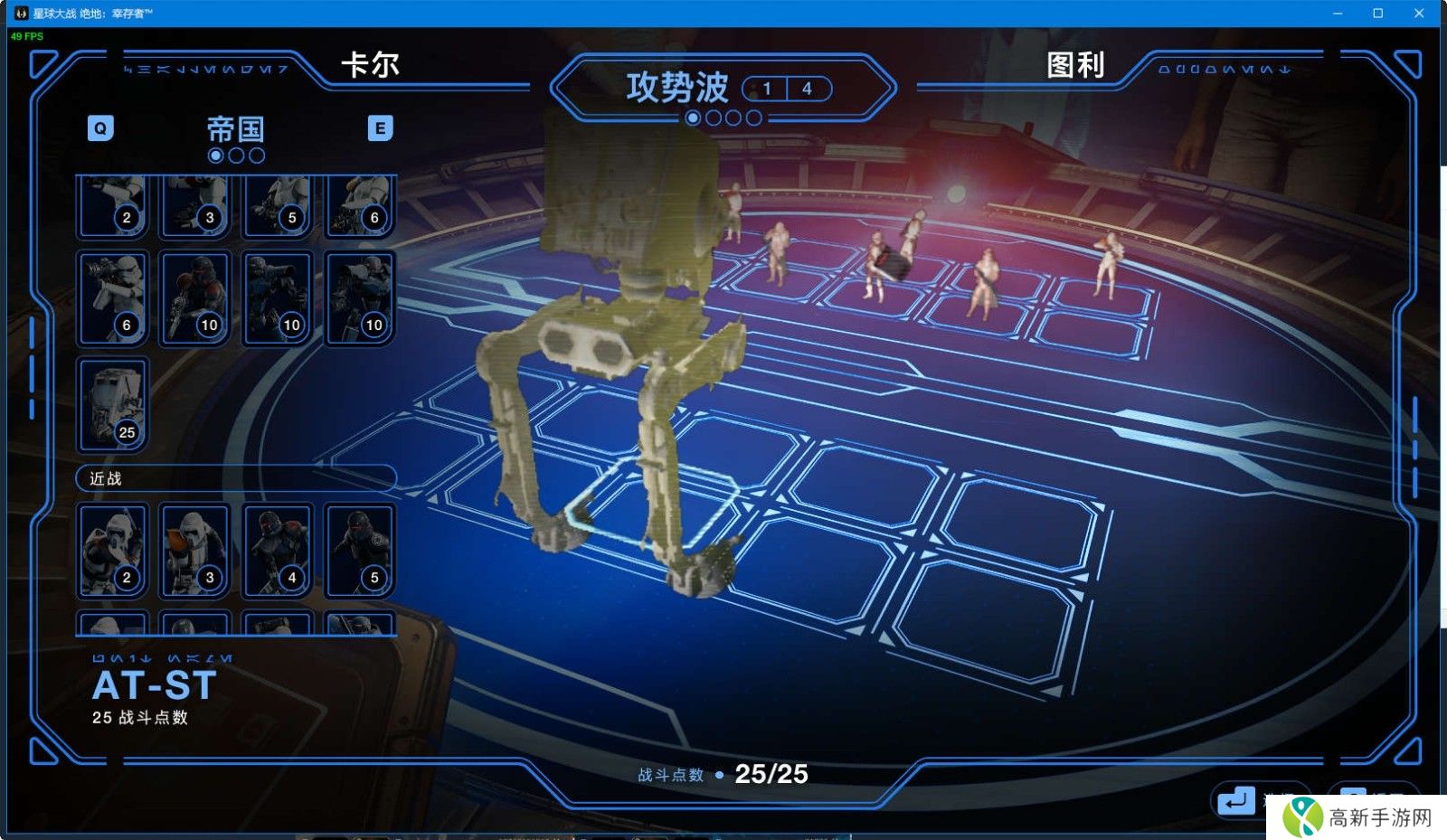
Task: Select wave 1 in the 攻势波 selector
Action: click(x=767, y=89)
